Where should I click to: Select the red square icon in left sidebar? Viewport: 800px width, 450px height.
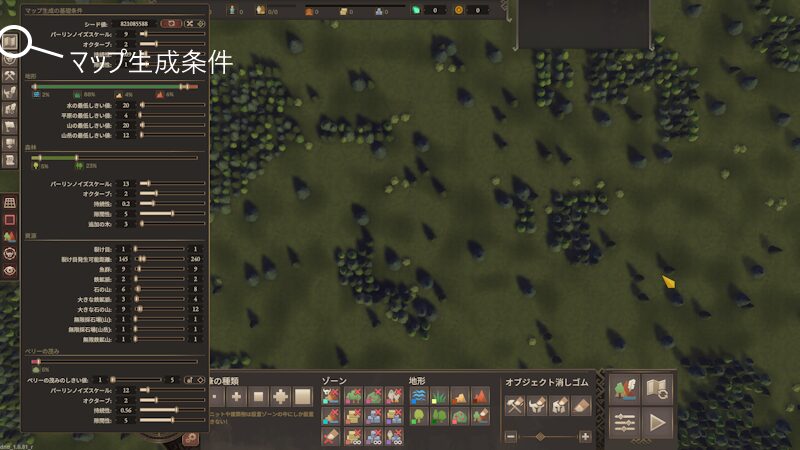[x=11, y=219]
